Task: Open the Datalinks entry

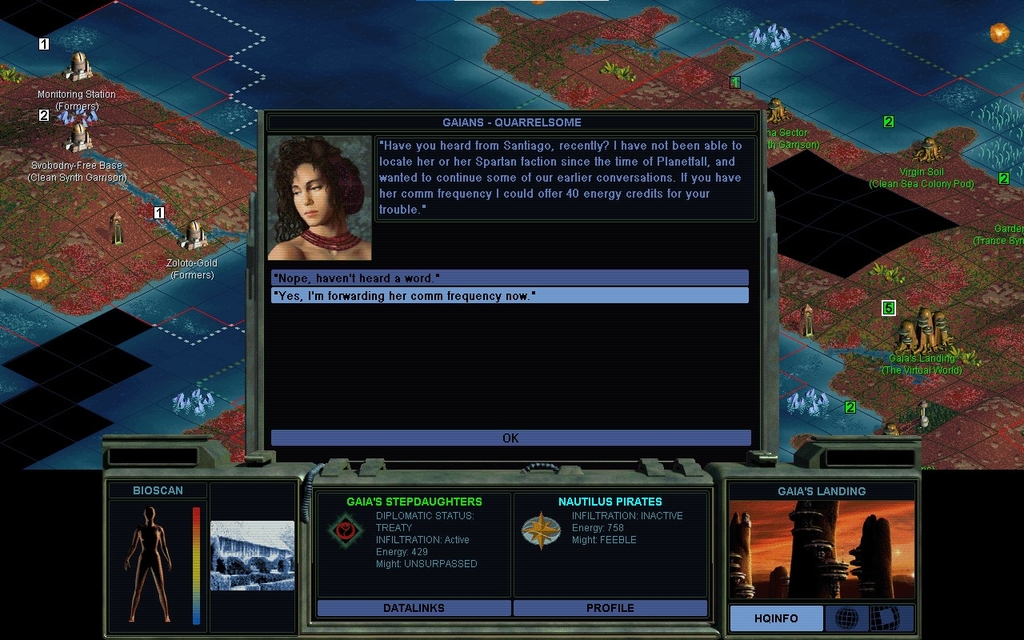Action: pos(413,608)
